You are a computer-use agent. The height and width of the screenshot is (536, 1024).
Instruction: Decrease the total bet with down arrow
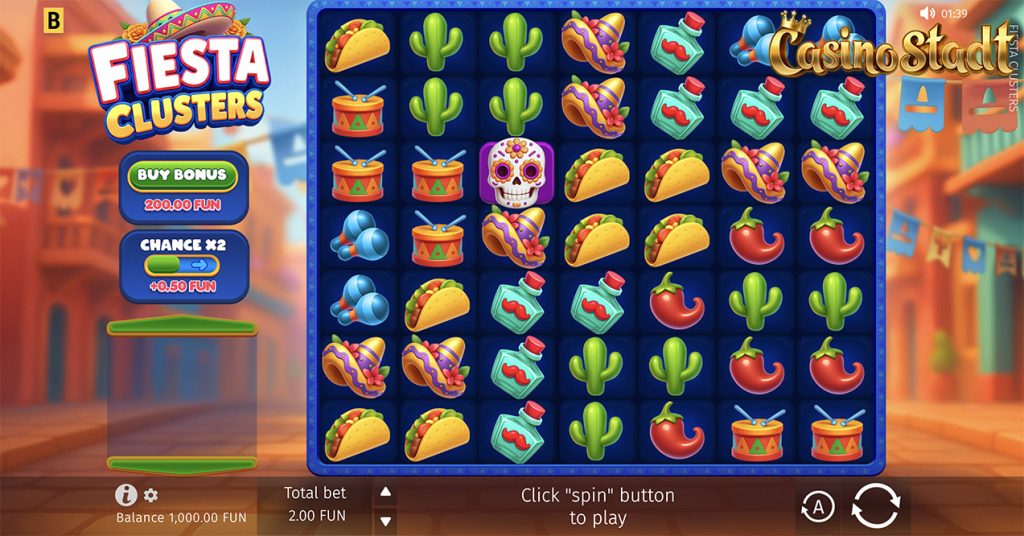tap(386, 520)
